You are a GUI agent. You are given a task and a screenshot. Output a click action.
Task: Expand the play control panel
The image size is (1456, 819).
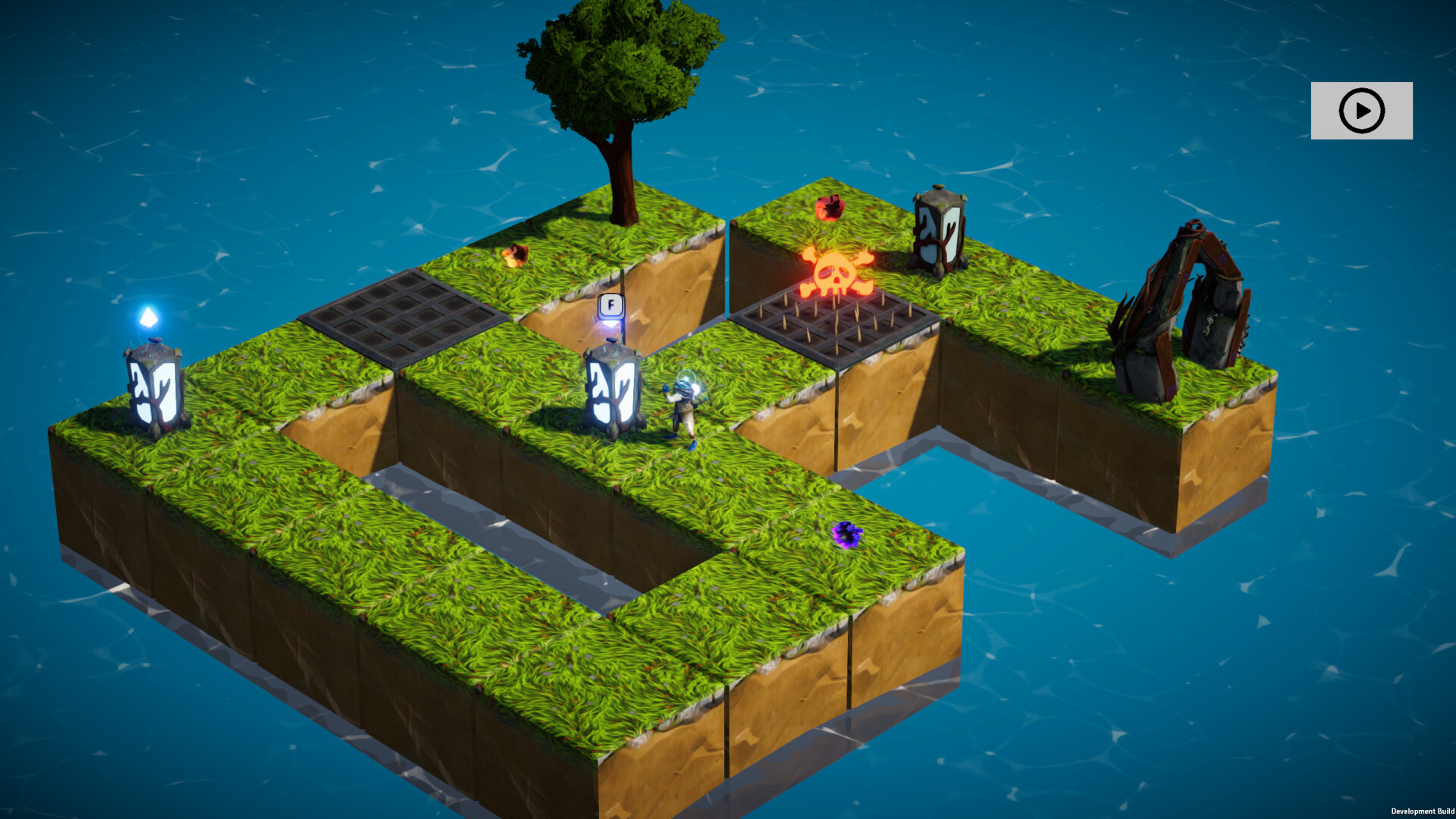pos(1361,111)
